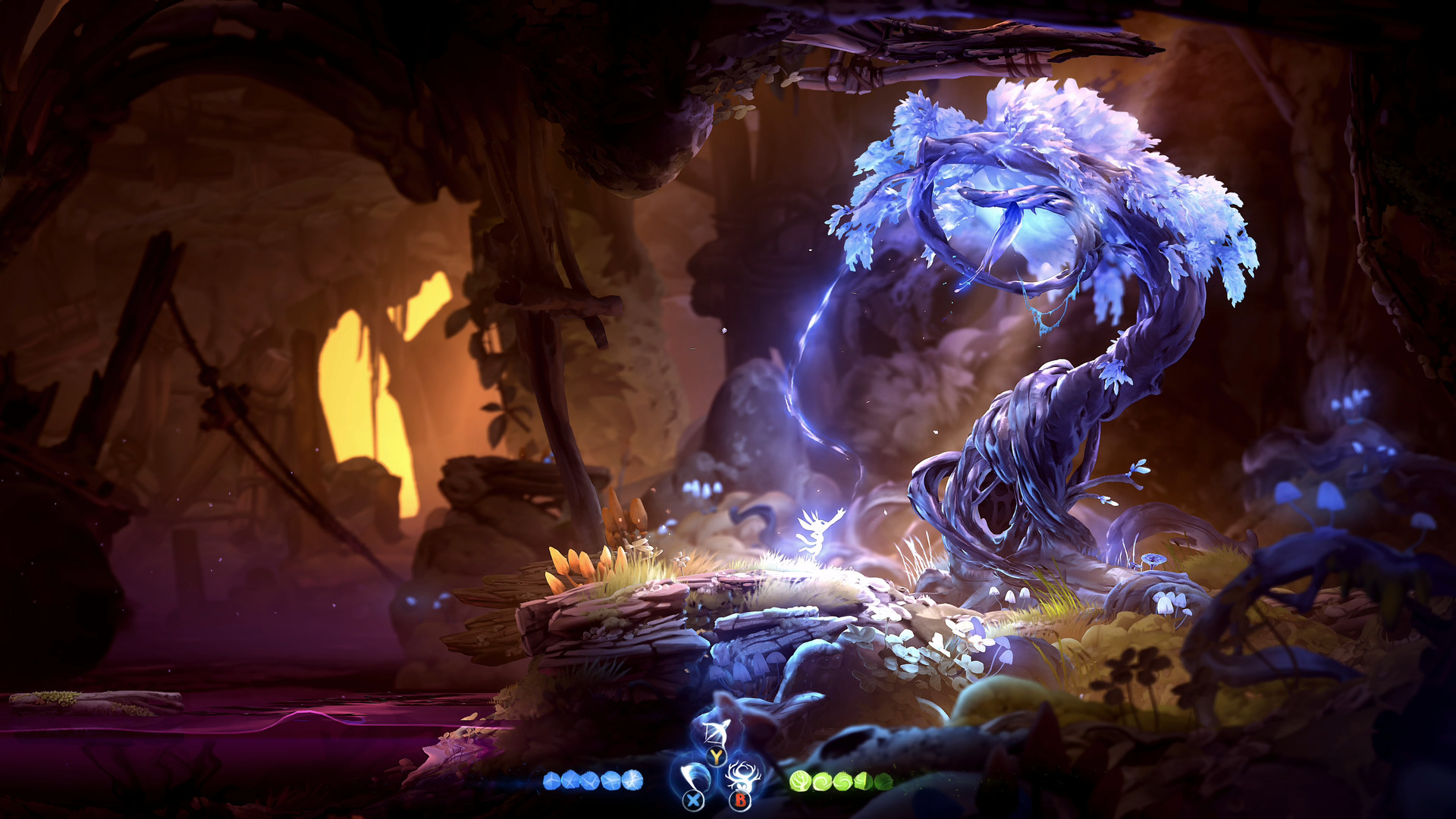The height and width of the screenshot is (819, 1456).
Task: Select Ori, the glowing spirit character
Action: pos(817,531)
